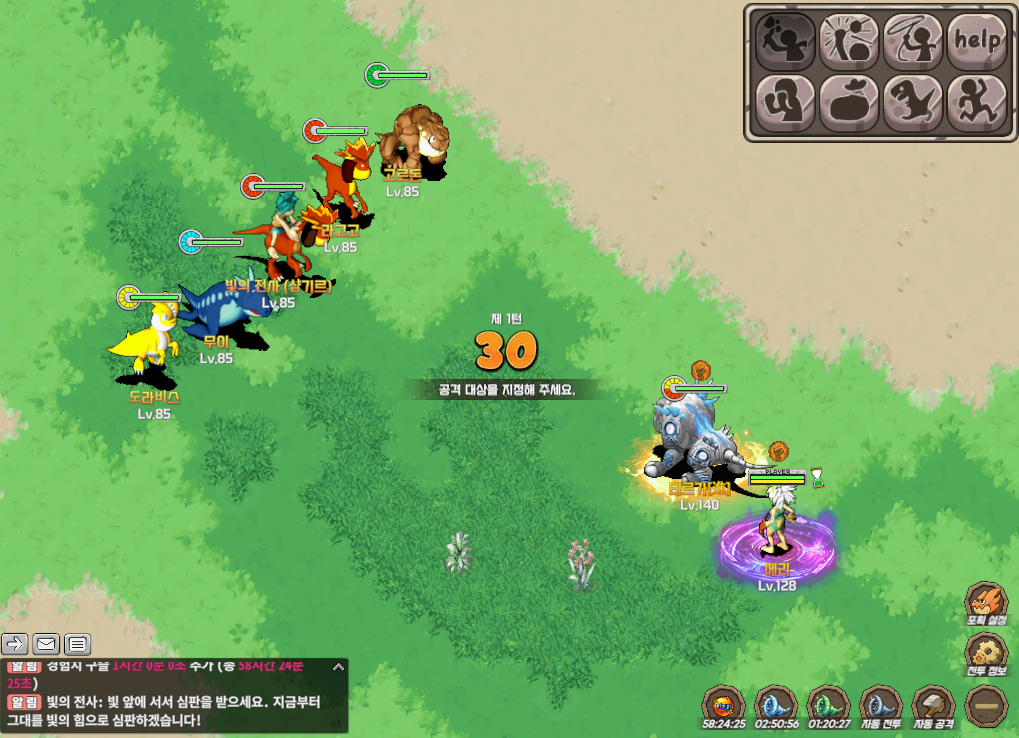Choose the guard defend command icon
This screenshot has width=1019, height=738.
tap(784, 102)
